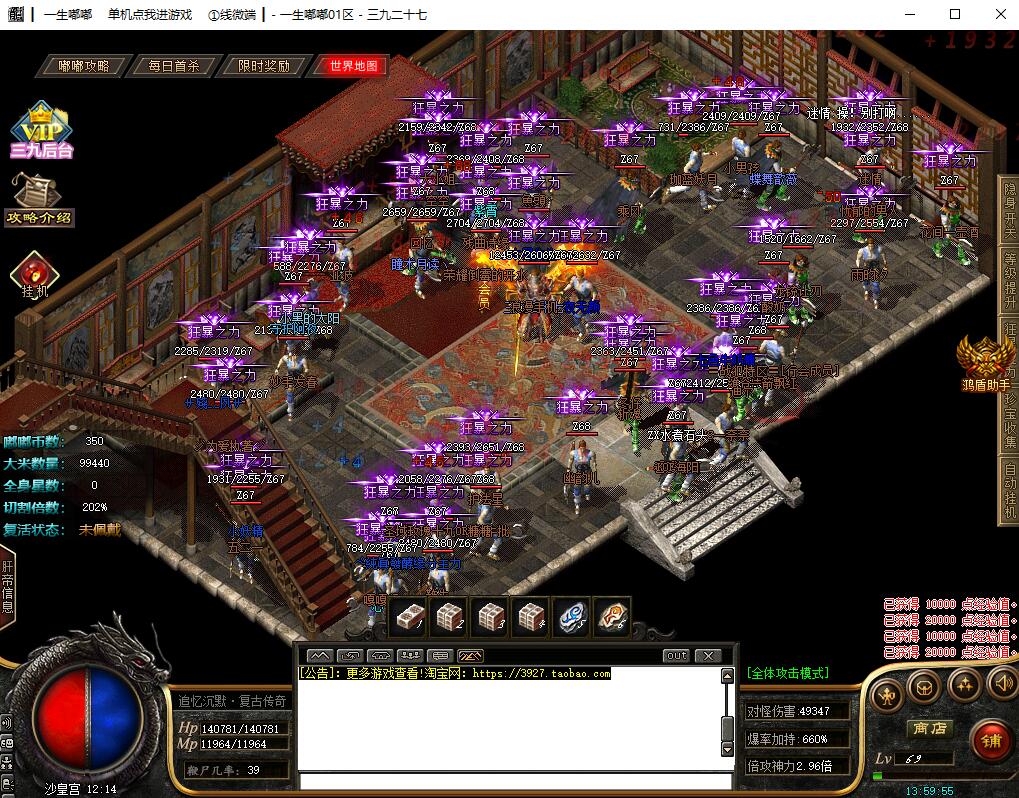The height and width of the screenshot is (798, 1019).
Task: Click the red 铺 stall button
Action: click(990, 741)
